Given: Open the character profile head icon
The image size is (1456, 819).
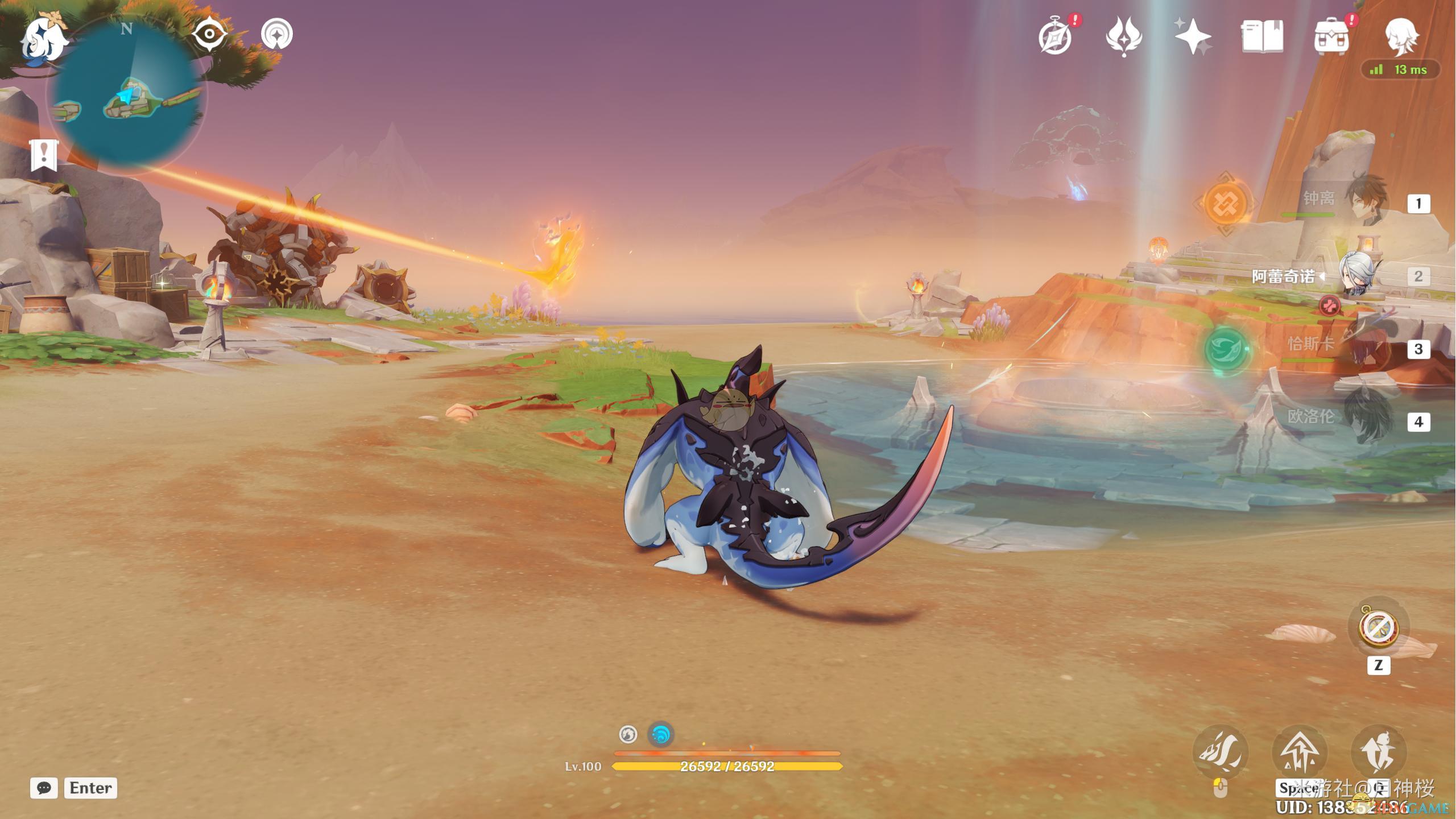Looking at the screenshot, I should click(1401, 36).
